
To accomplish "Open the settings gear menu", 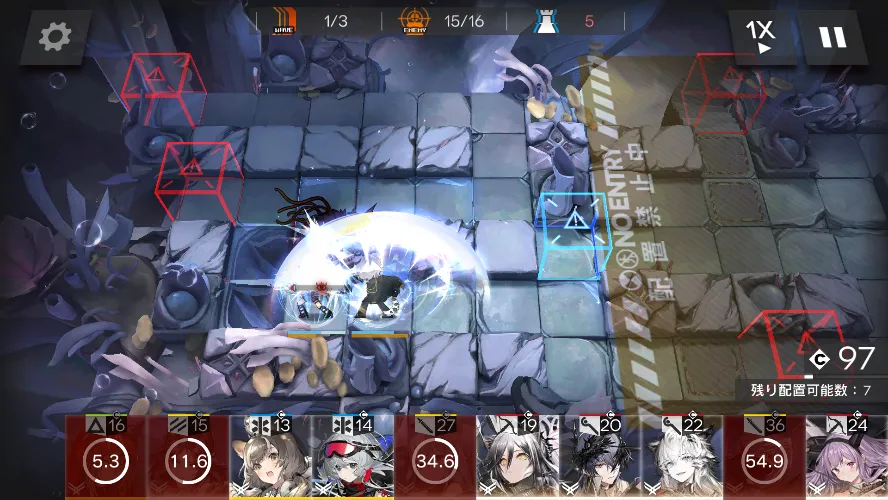I will [54, 38].
